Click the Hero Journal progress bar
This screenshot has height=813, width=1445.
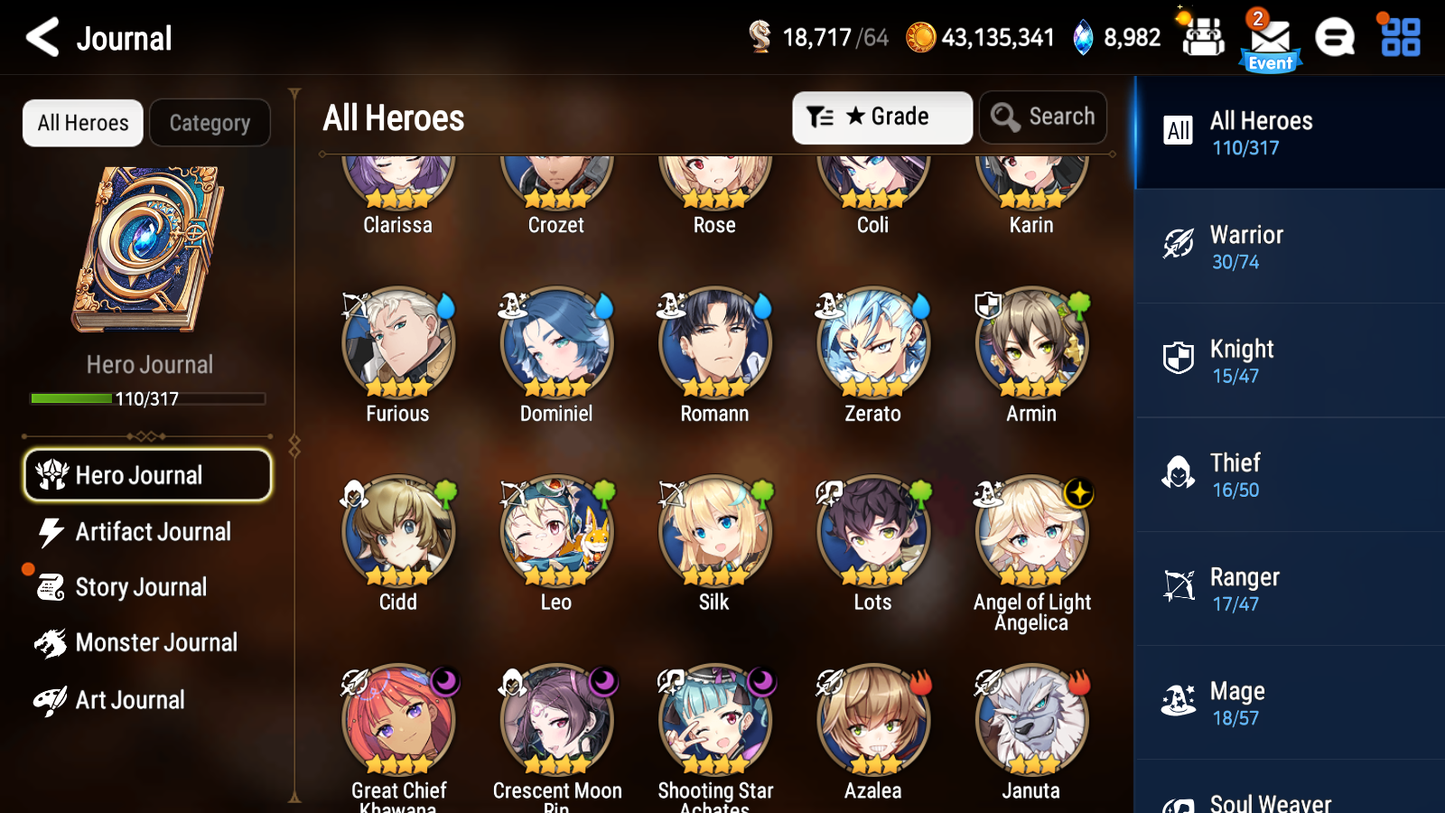[x=149, y=398]
